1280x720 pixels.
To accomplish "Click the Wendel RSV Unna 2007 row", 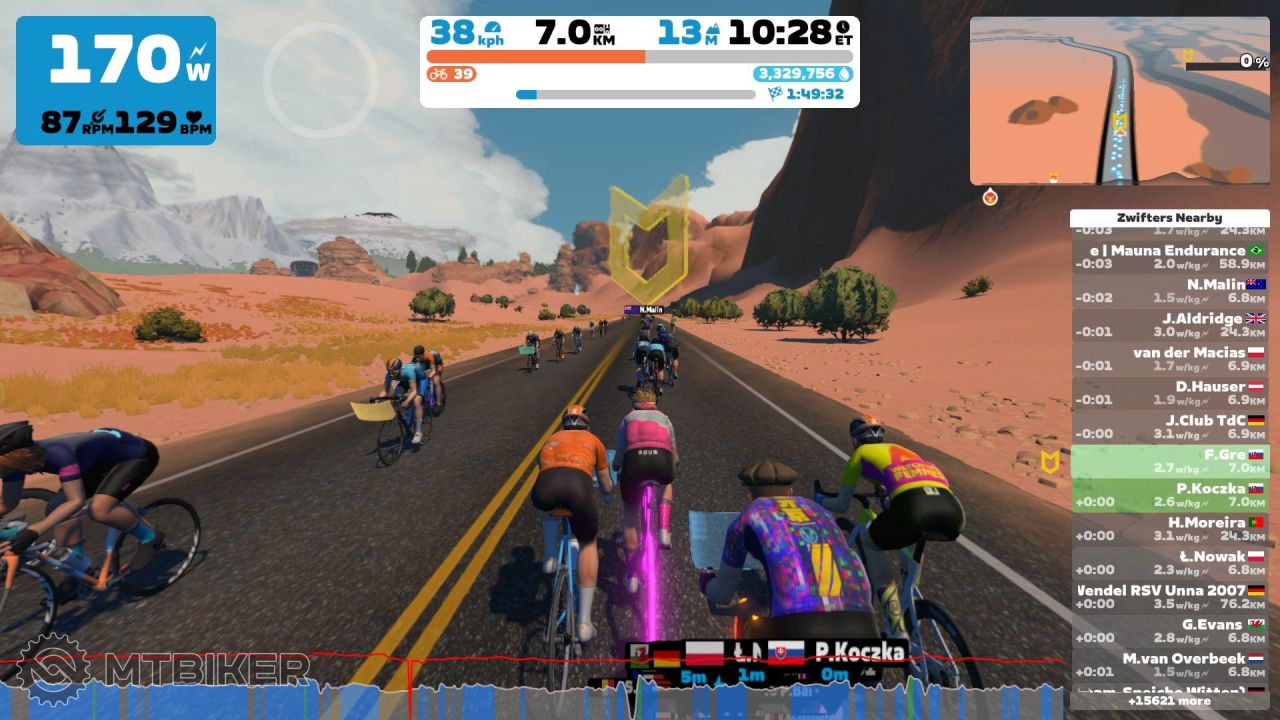I will (1169, 597).
